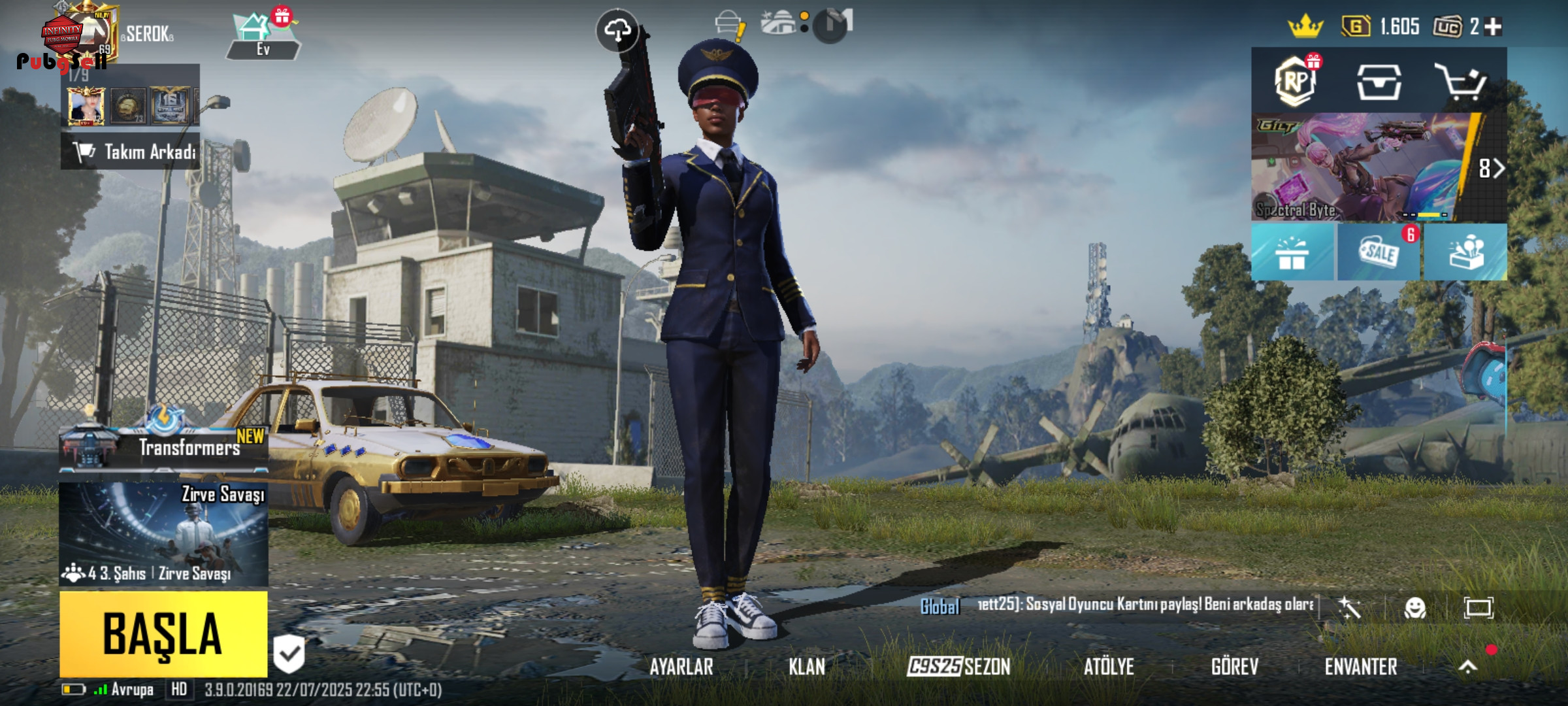Open the KLAN menu

807,667
